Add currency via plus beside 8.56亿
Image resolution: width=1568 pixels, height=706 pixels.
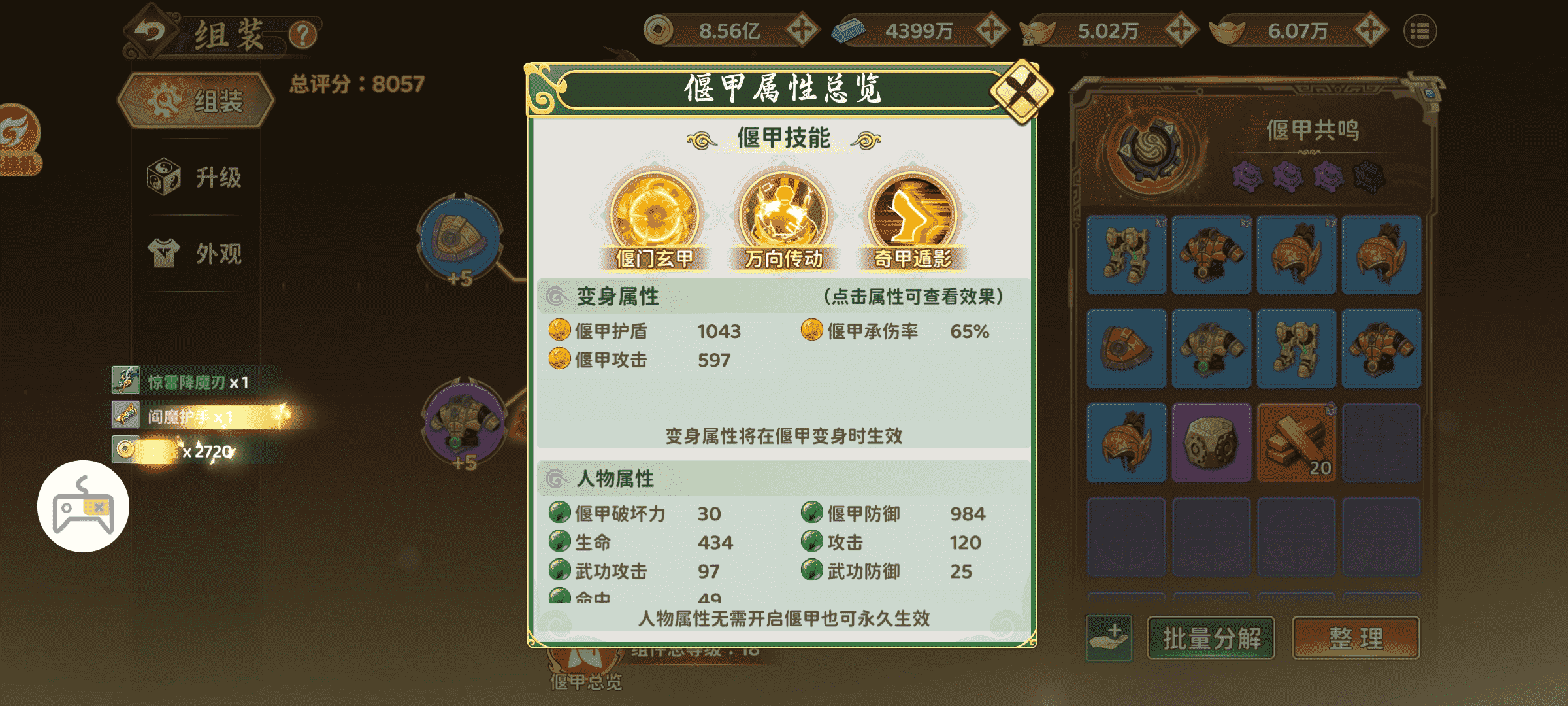802,29
